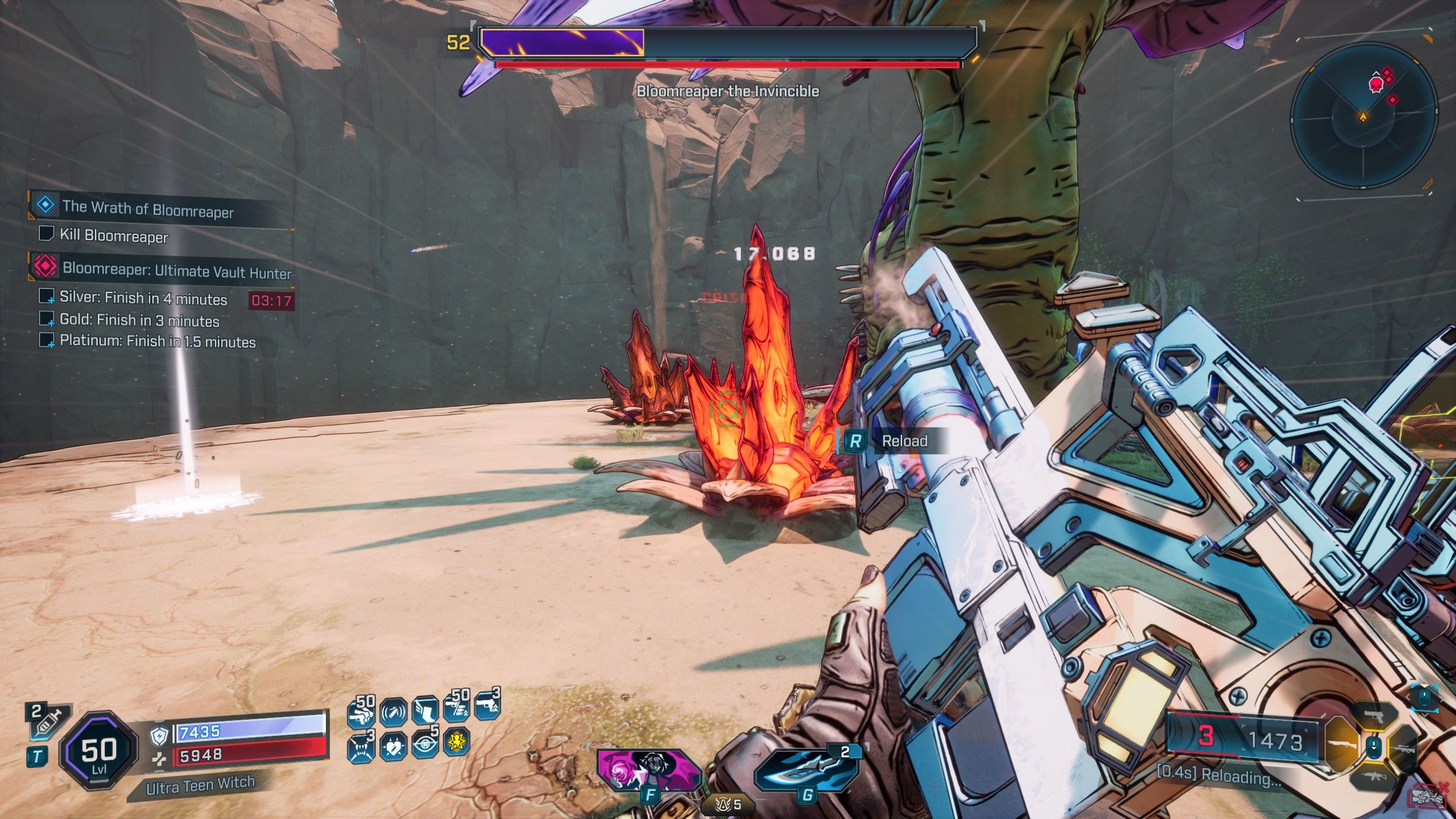The image size is (1456, 819).
Task: Check the spiked heart buff icon
Action: click(x=393, y=746)
